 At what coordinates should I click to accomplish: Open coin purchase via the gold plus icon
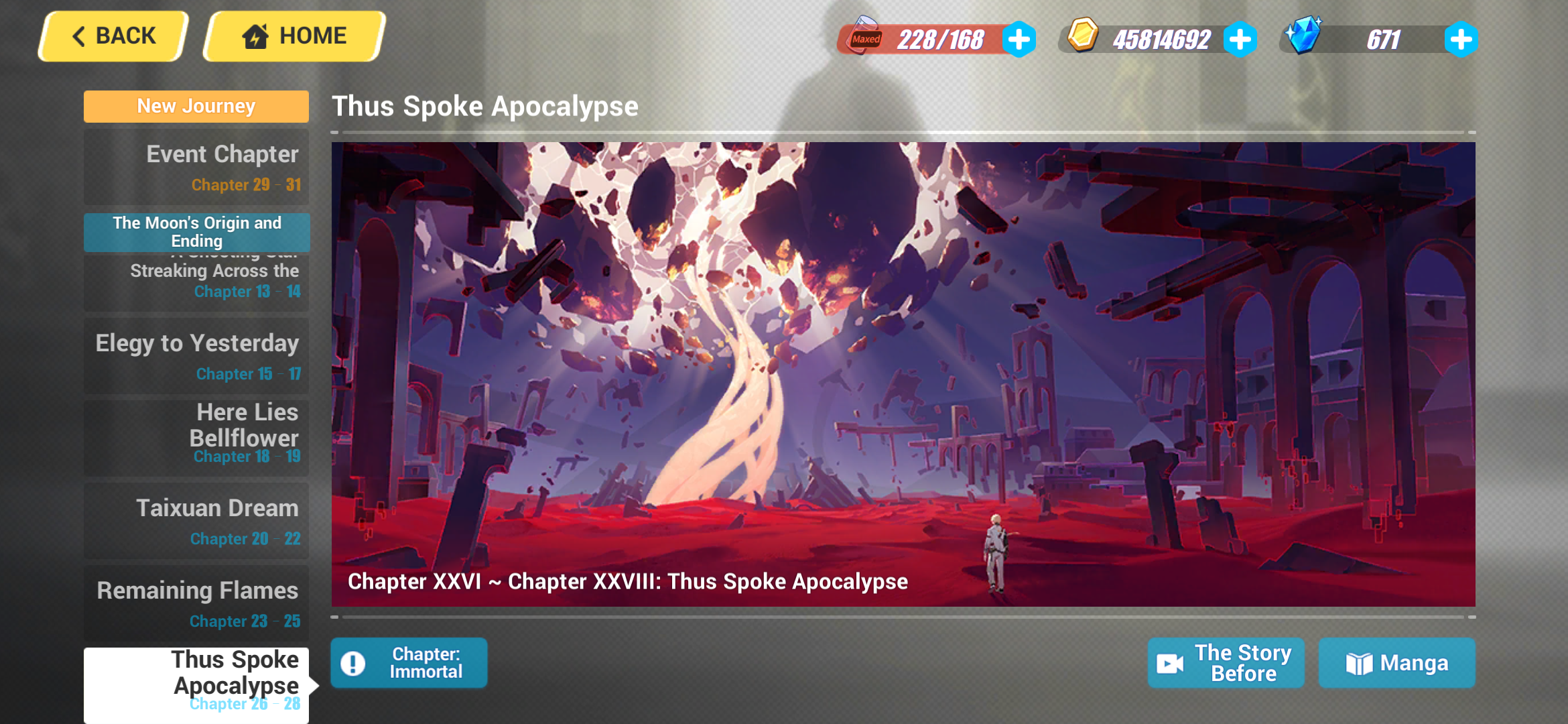[x=1241, y=40]
